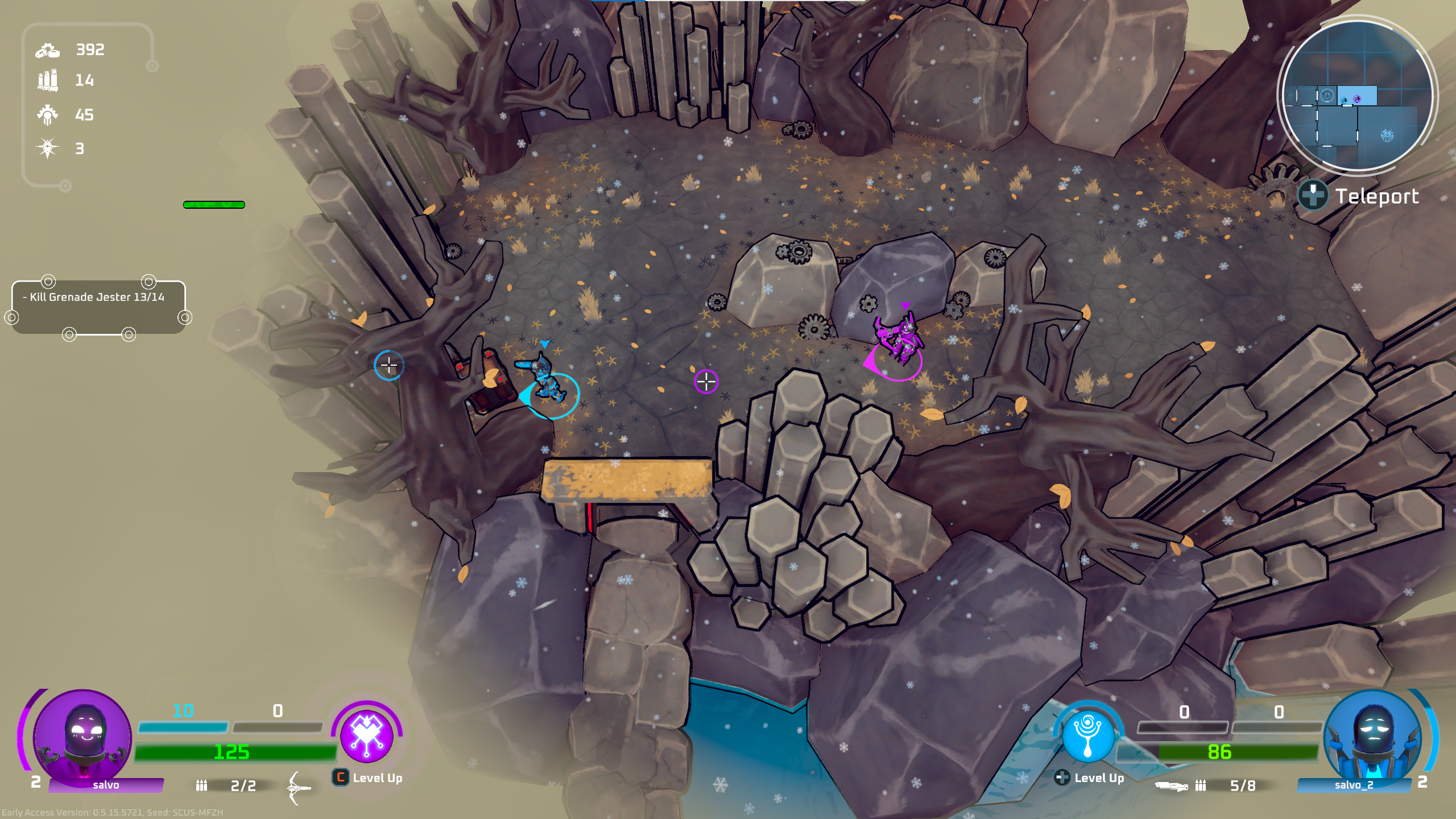This screenshot has width=1456, height=819.
Task: Click the circular minimap
Action: [1358, 96]
